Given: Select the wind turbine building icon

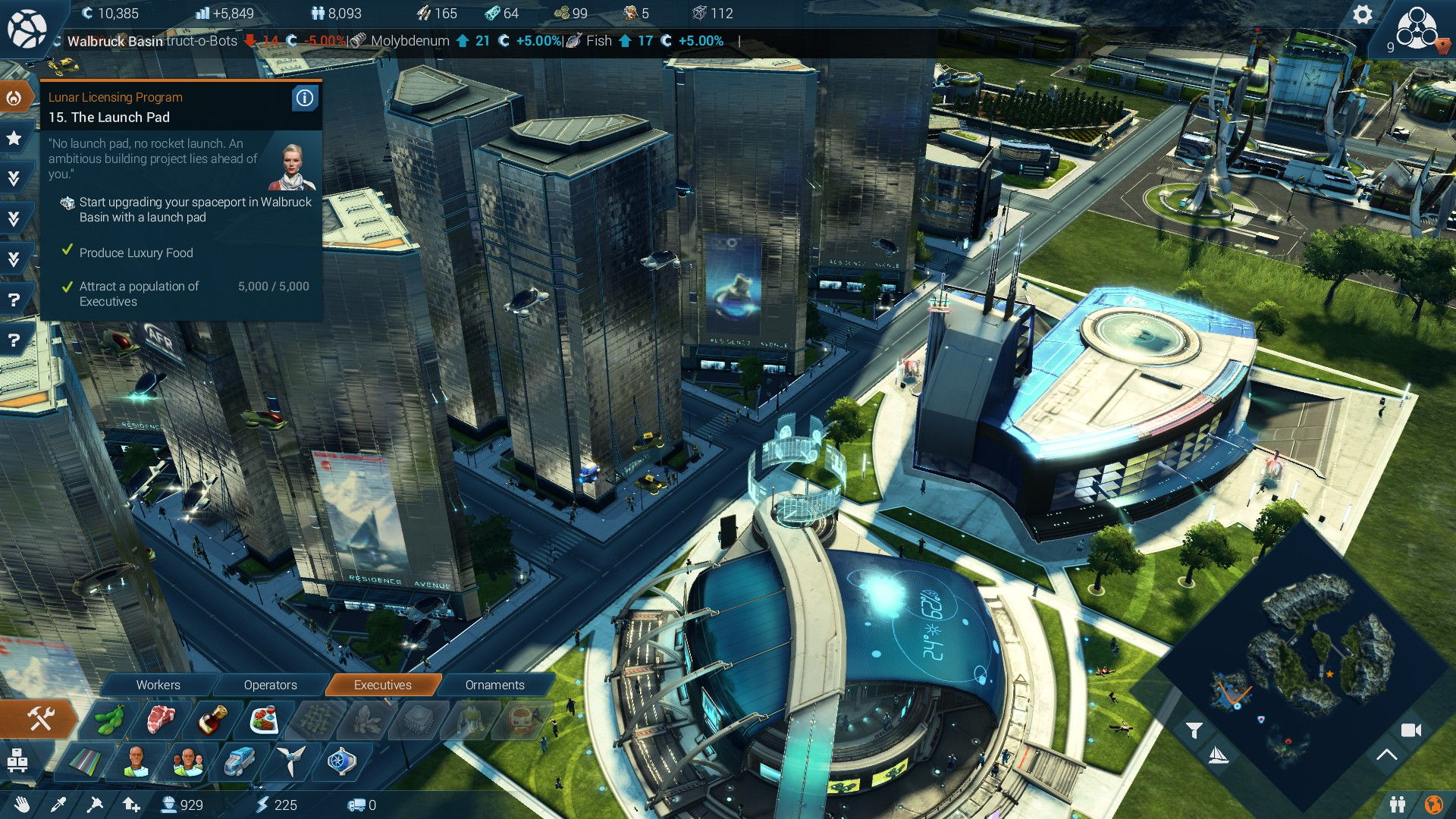Looking at the screenshot, I should pos(290,761).
